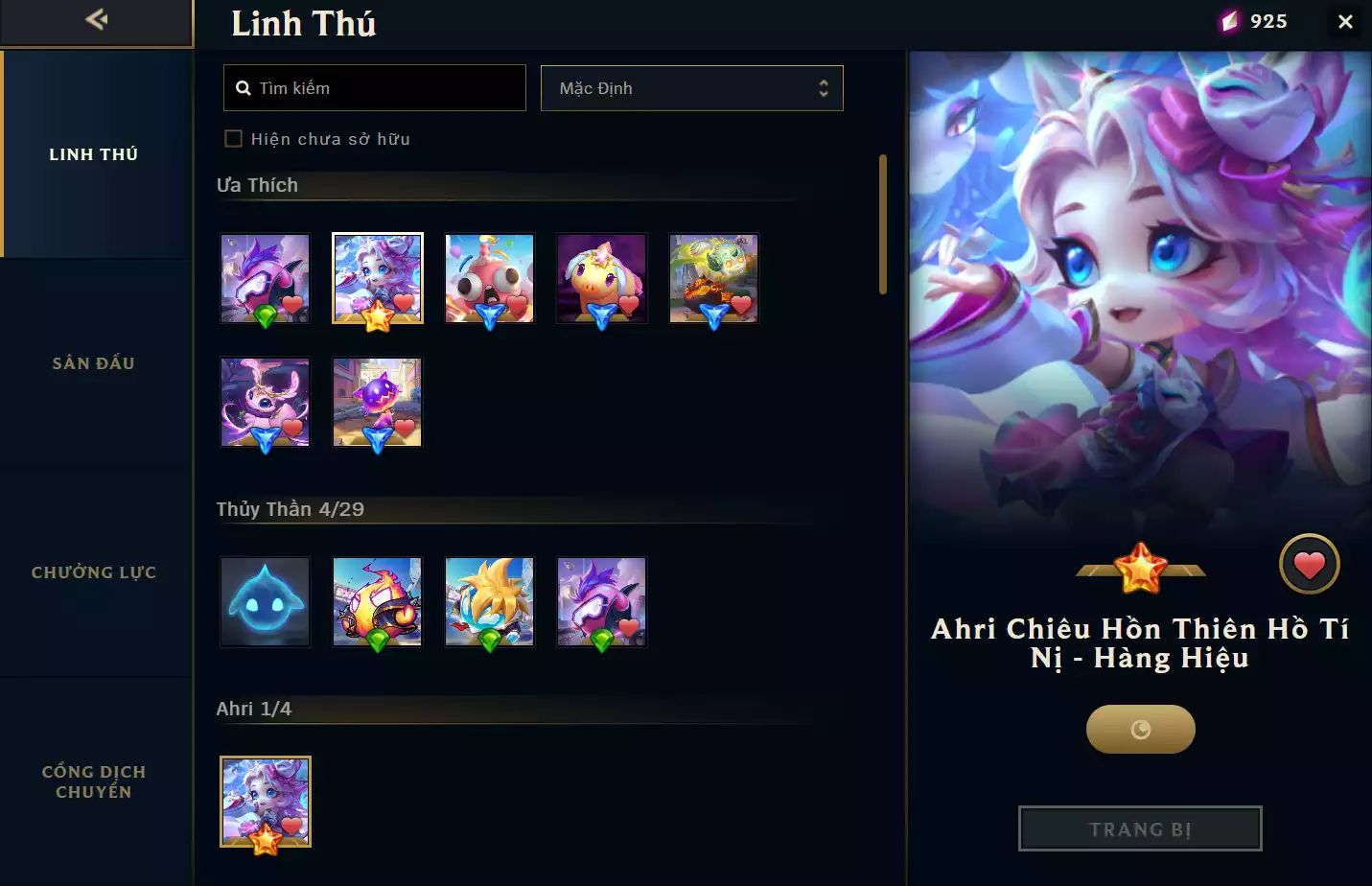Select the blue spirit pet in the Thủy Thần section
1372x886 pixels.
[266, 602]
